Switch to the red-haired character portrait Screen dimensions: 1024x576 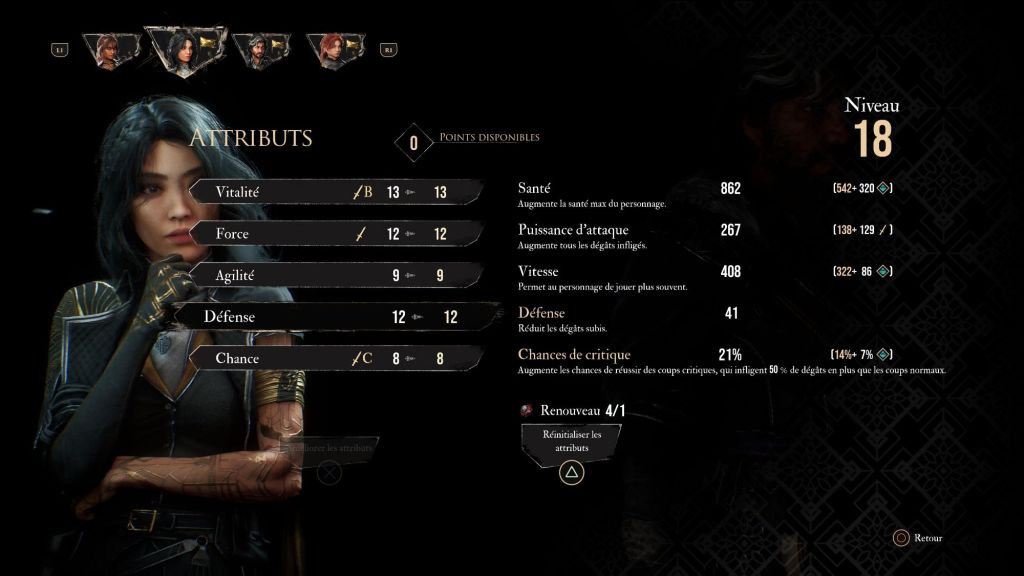[337, 50]
